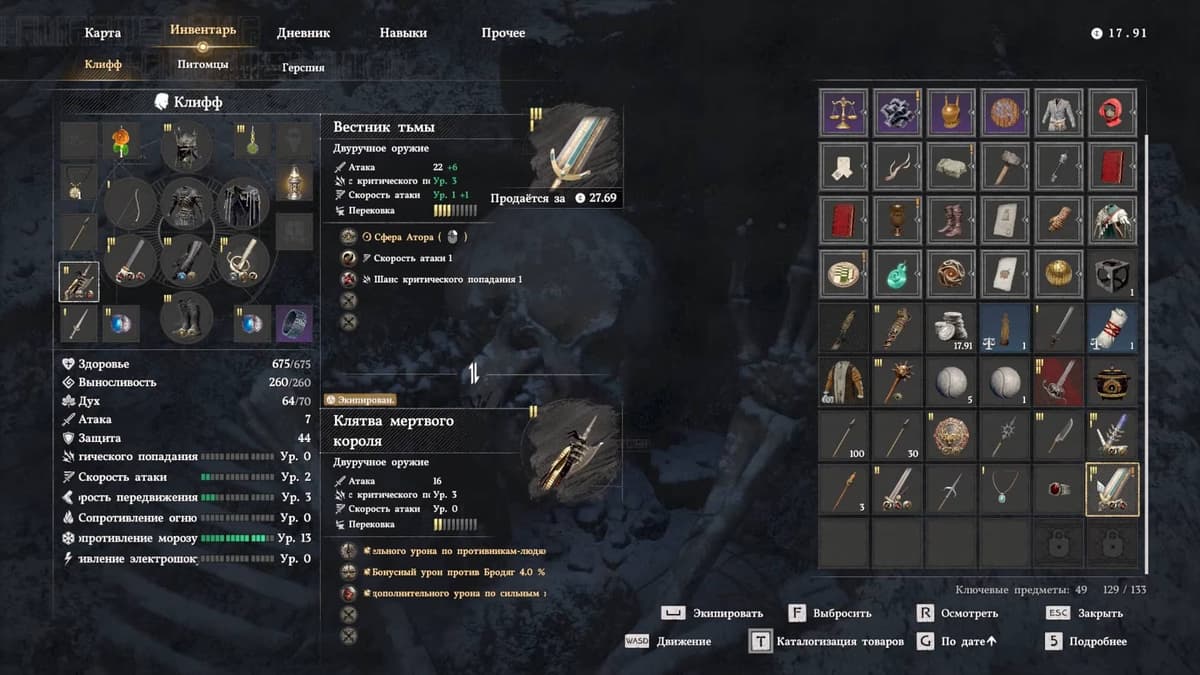Switch to the Питомцы sub-tab

[203, 65]
